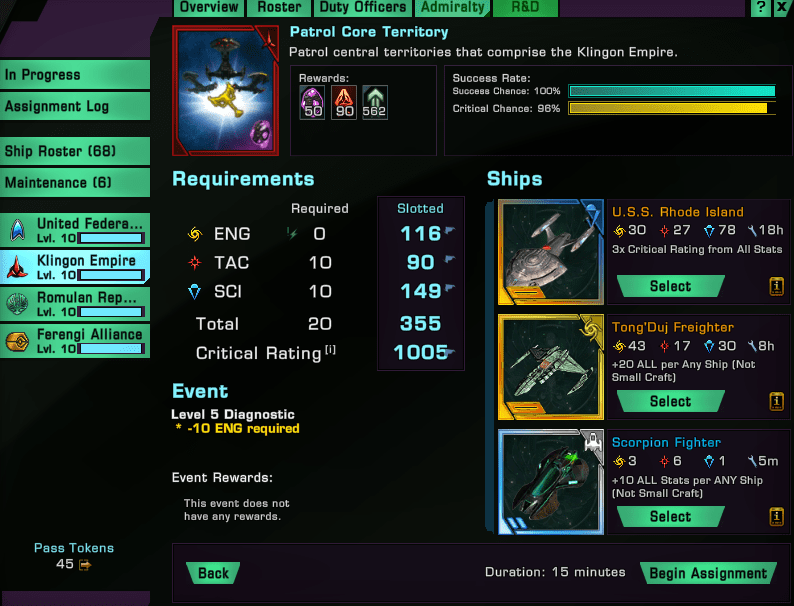Go Back to the assignment list
Image resolution: width=794 pixels, height=606 pixels.
coord(213,573)
